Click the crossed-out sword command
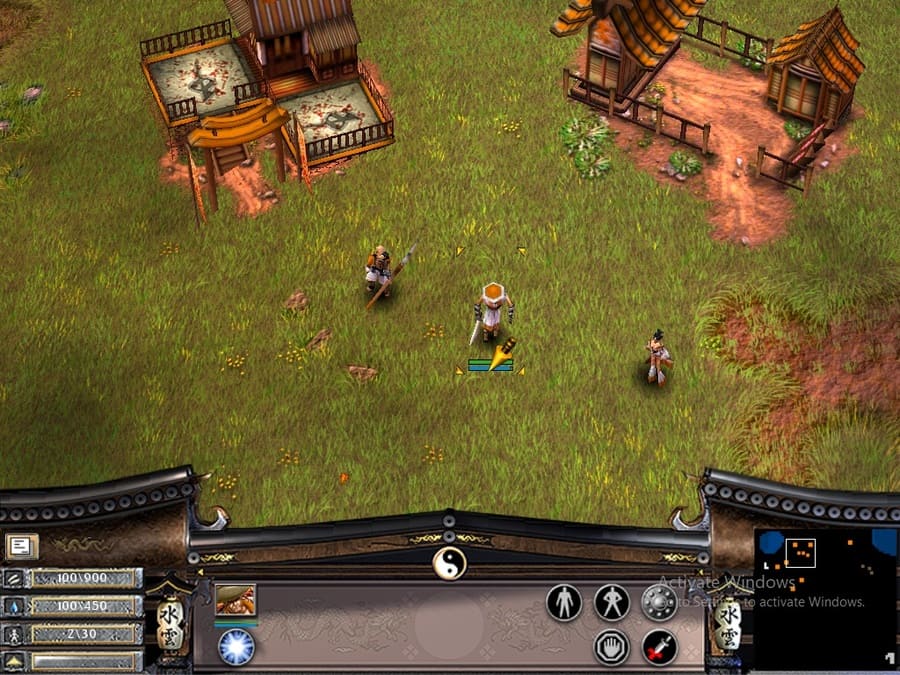Screen dimensions: 900x675 (659, 647)
